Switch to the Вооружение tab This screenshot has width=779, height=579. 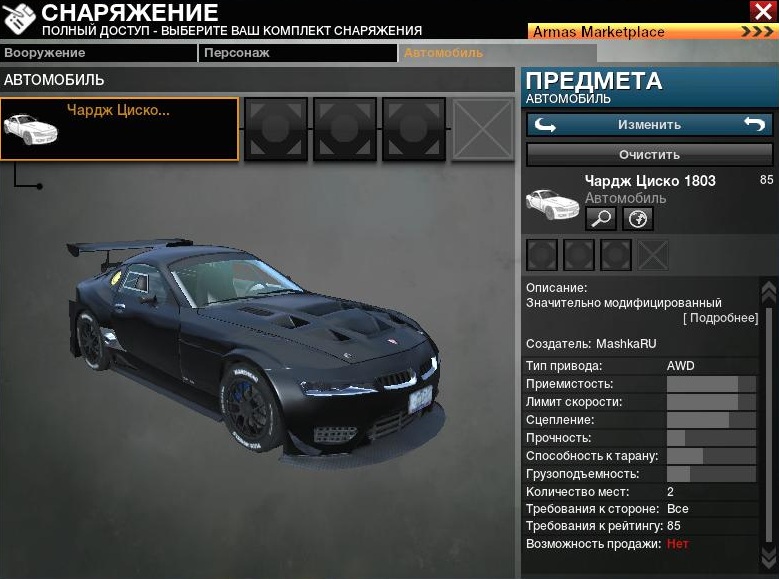pyautogui.click(x=97, y=53)
